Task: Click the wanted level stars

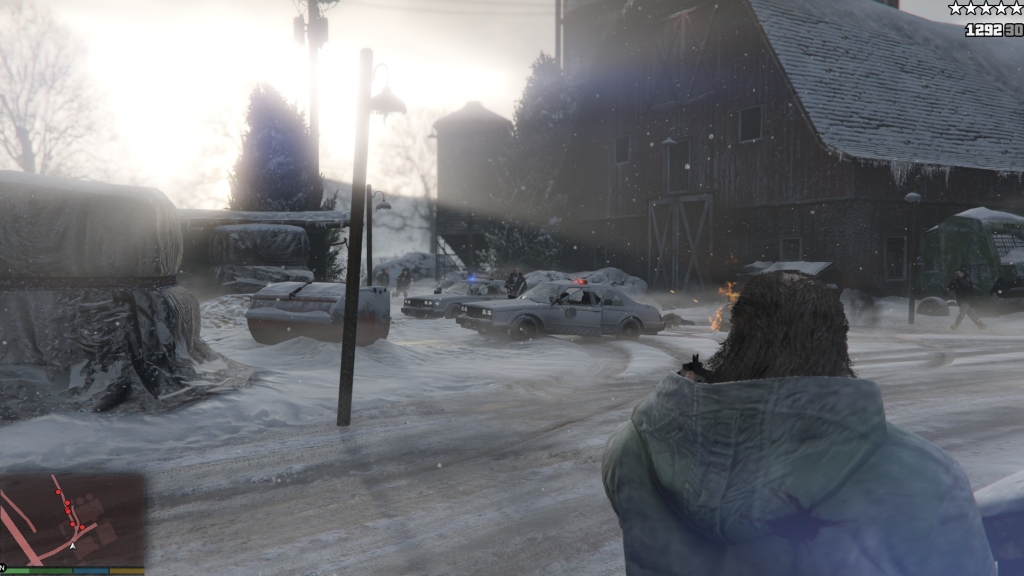Action: click(x=985, y=9)
